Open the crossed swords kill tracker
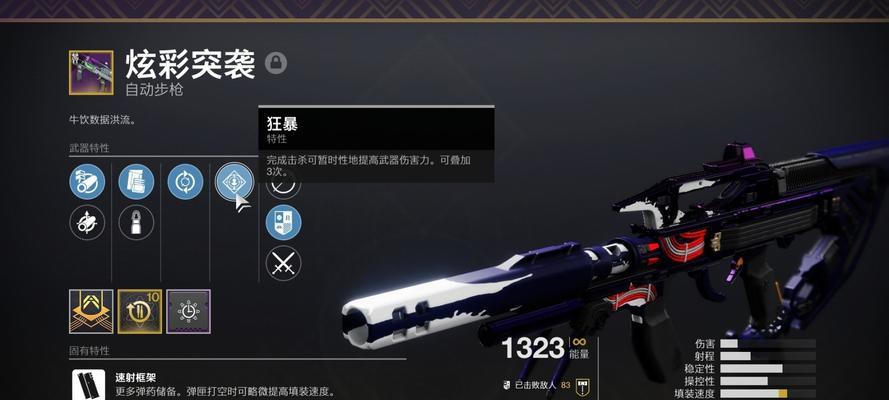The image size is (889, 400). (283, 263)
